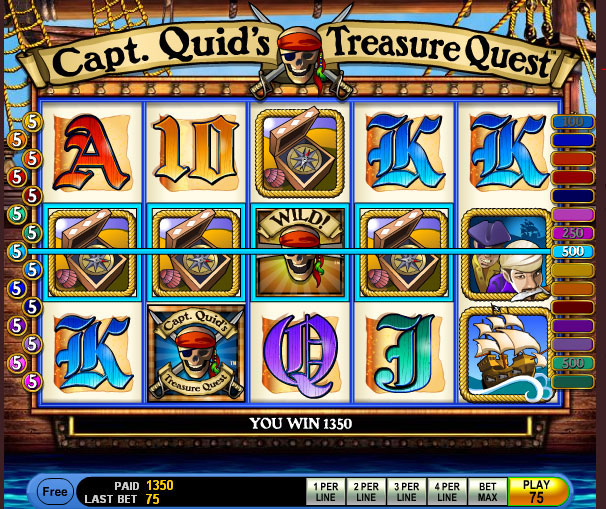Click the blue Free button
This screenshot has height=509, width=606.
[x=55, y=491]
